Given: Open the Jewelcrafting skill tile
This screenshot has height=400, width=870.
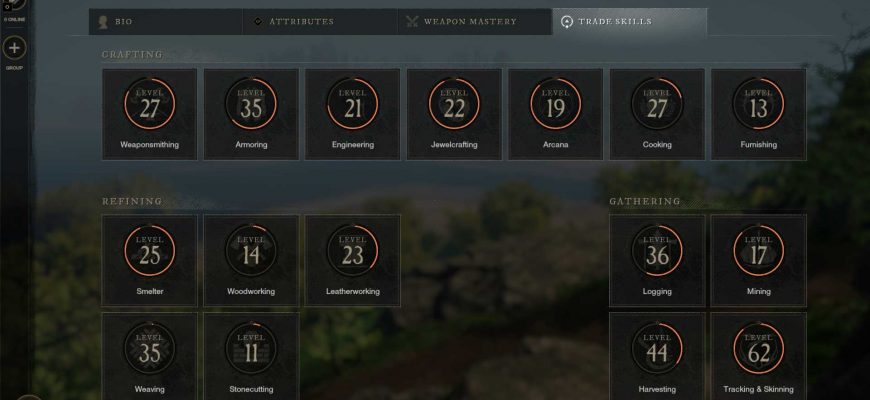Looking at the screenshot, I should click(x=454, y=113).
